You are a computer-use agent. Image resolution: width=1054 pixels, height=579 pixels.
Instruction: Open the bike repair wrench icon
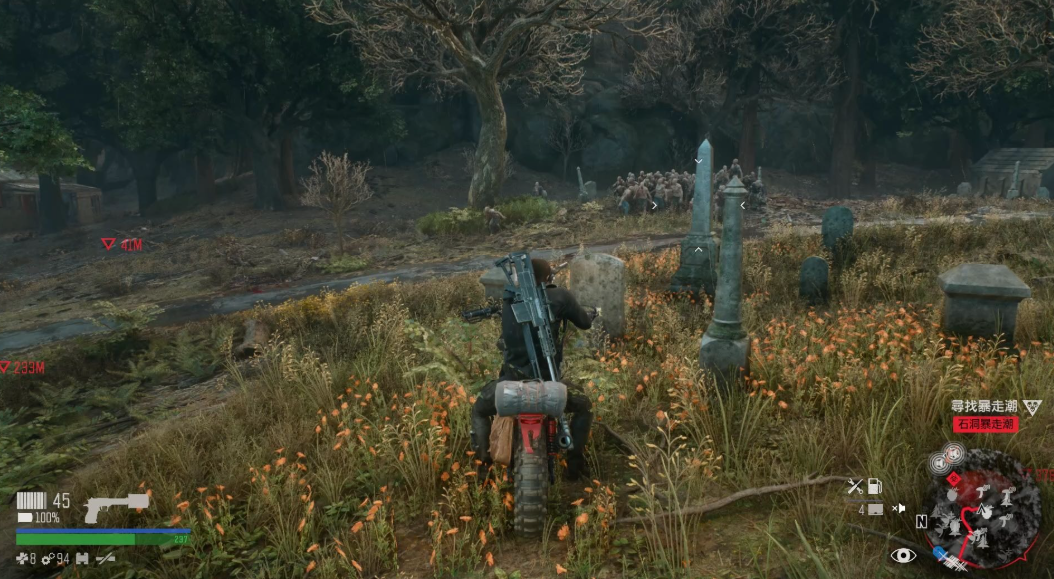pyautogui.click(x=855, y=487)
